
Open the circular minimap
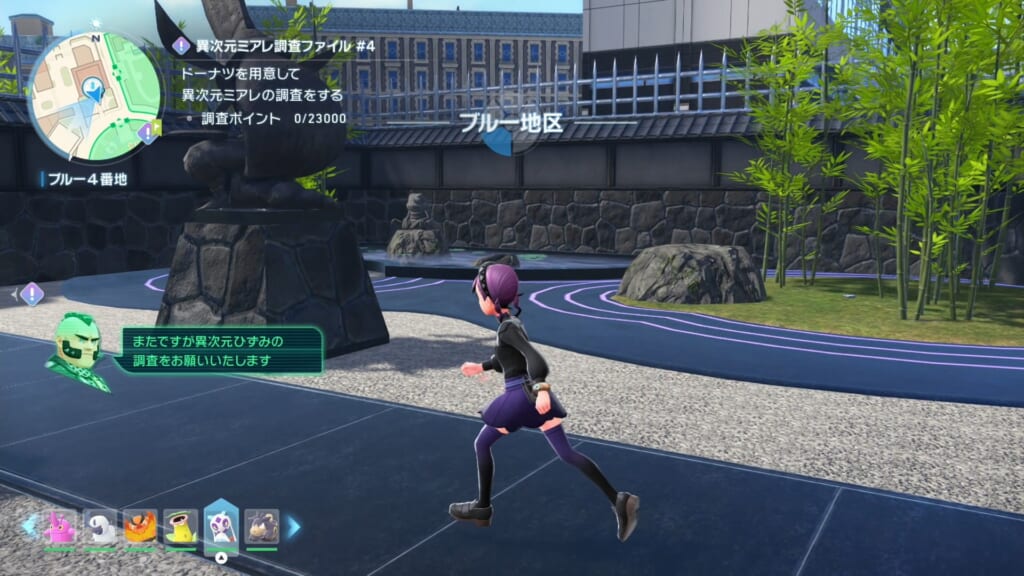(95, 97)
